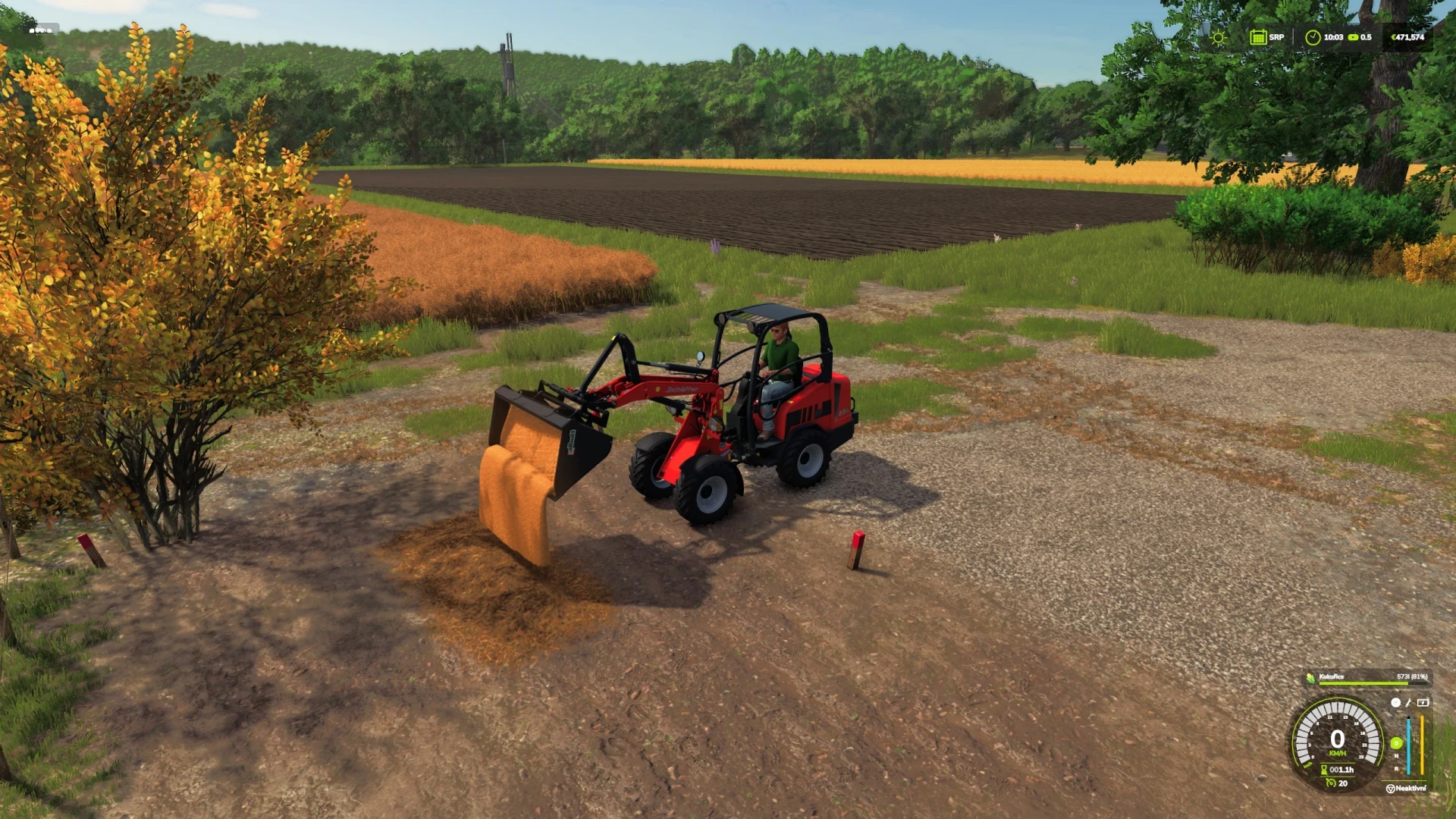The image size is (1456, 819).
Task: Click the weather sun icon
Action: (1218, 36)
